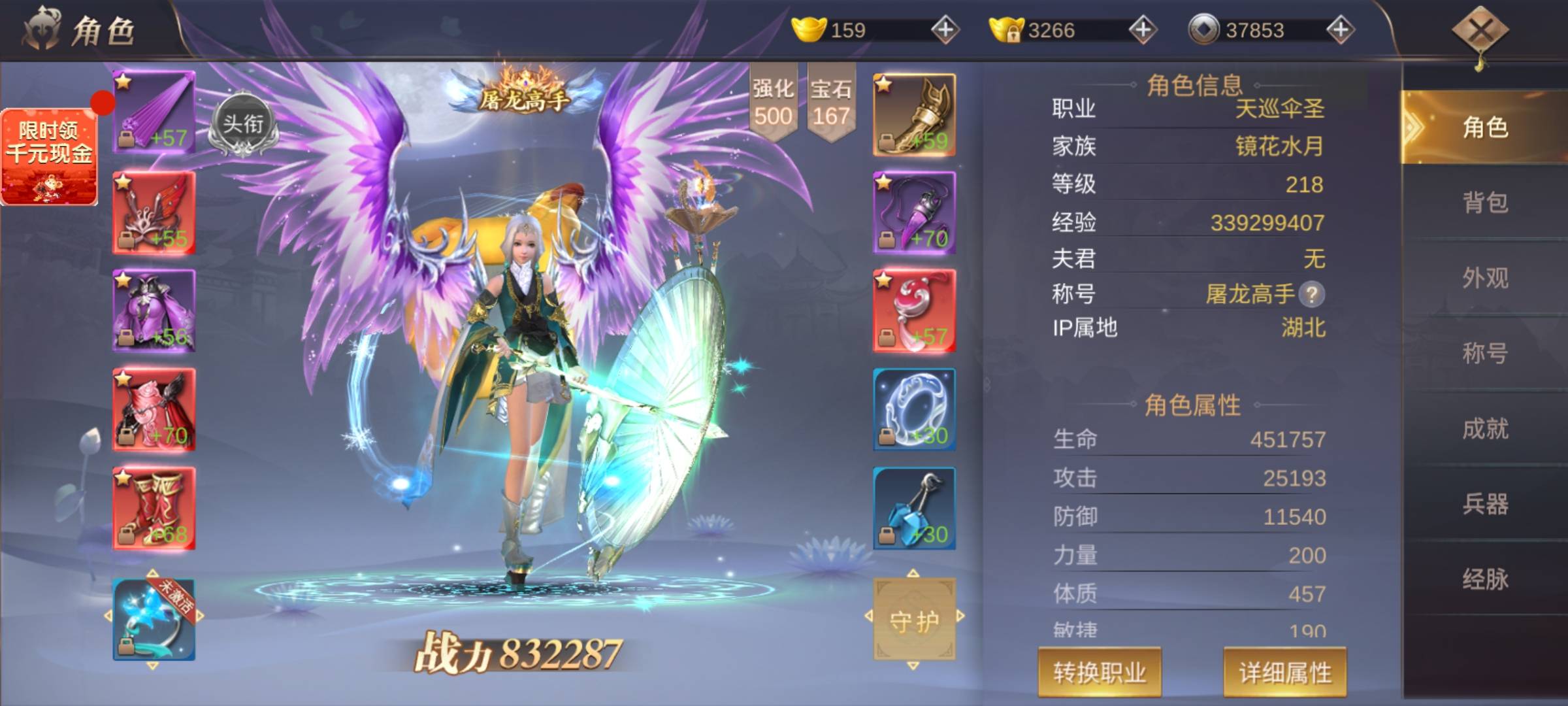This screenshot has height=706, width=1568.
Task: Go to the 成就 tab
Action: click(x=1484, y=429)
